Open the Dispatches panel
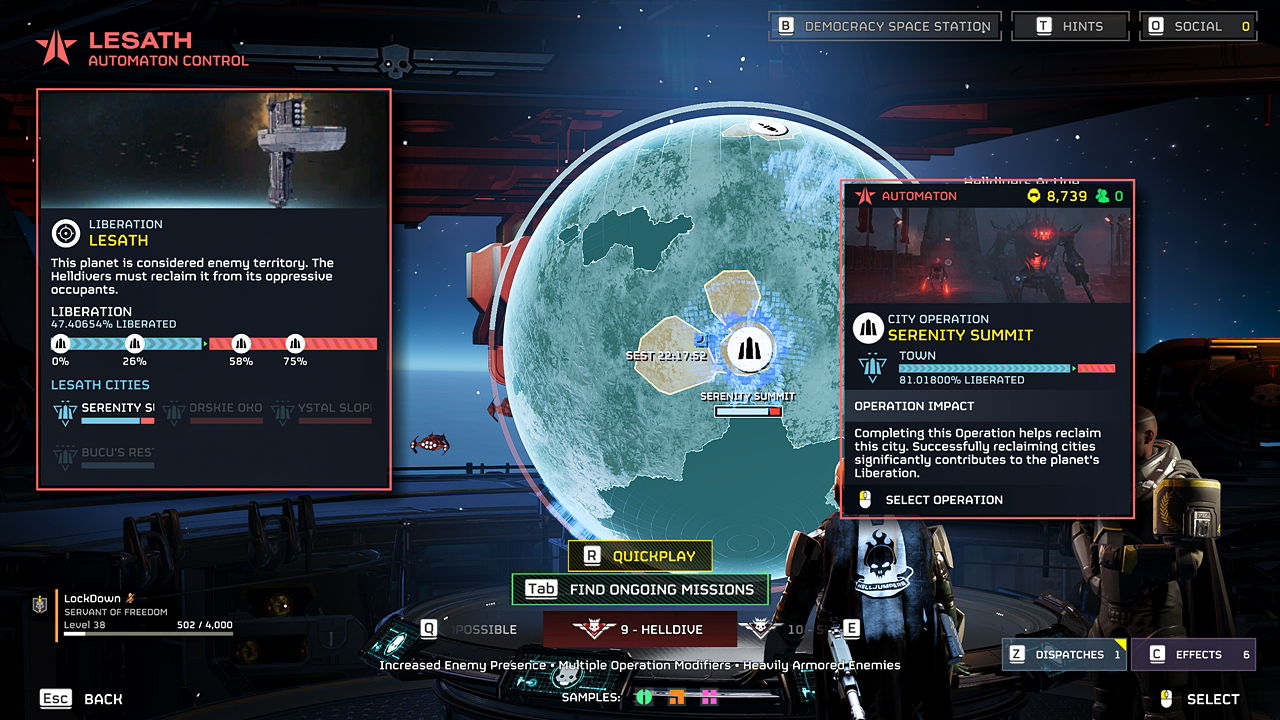Screen dimensions: 1280x720 tap(1066, 655)
